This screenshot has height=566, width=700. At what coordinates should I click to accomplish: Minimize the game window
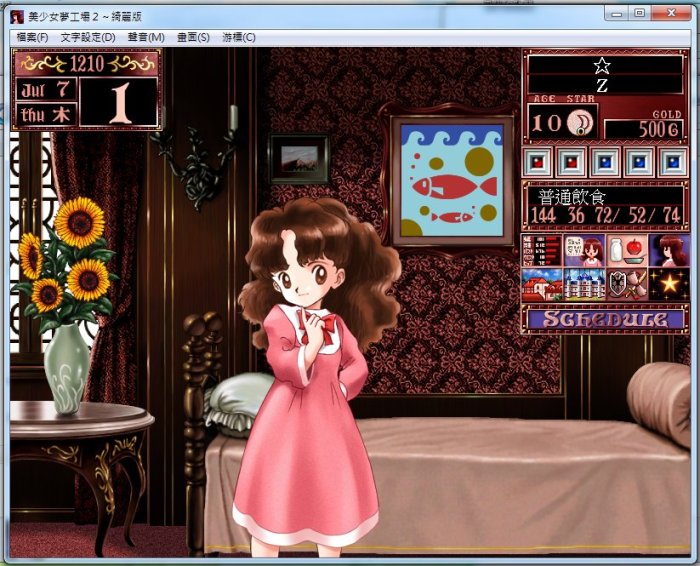click(617, 13)
